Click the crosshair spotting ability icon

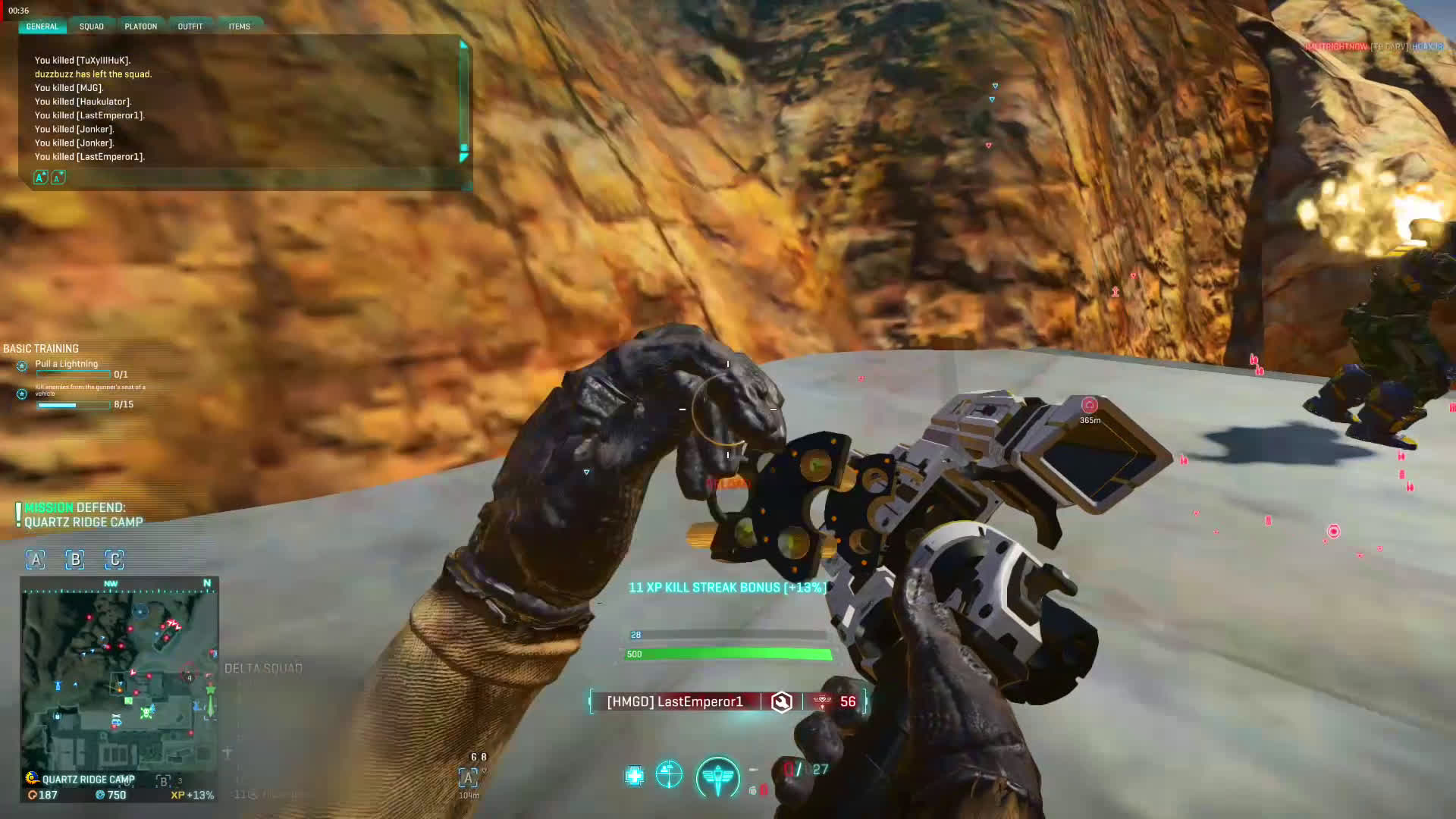669,774
